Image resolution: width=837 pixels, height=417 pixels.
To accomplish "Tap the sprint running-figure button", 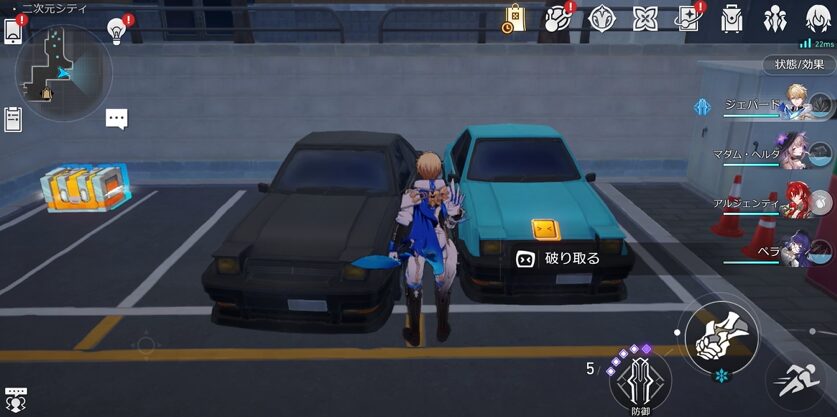I will point(800,380).
